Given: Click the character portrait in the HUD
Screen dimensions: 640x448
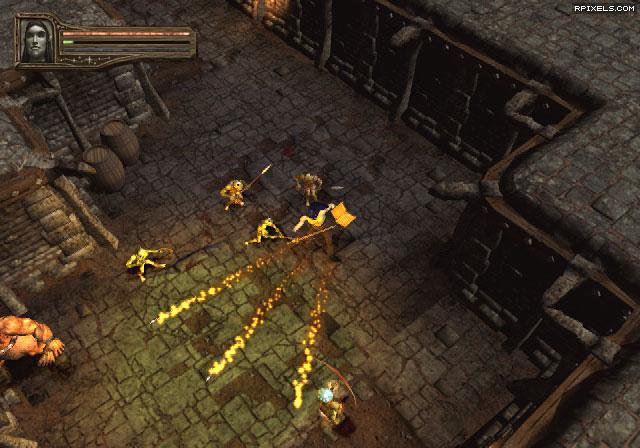Looking at the screenshot, I should (36, 41).
